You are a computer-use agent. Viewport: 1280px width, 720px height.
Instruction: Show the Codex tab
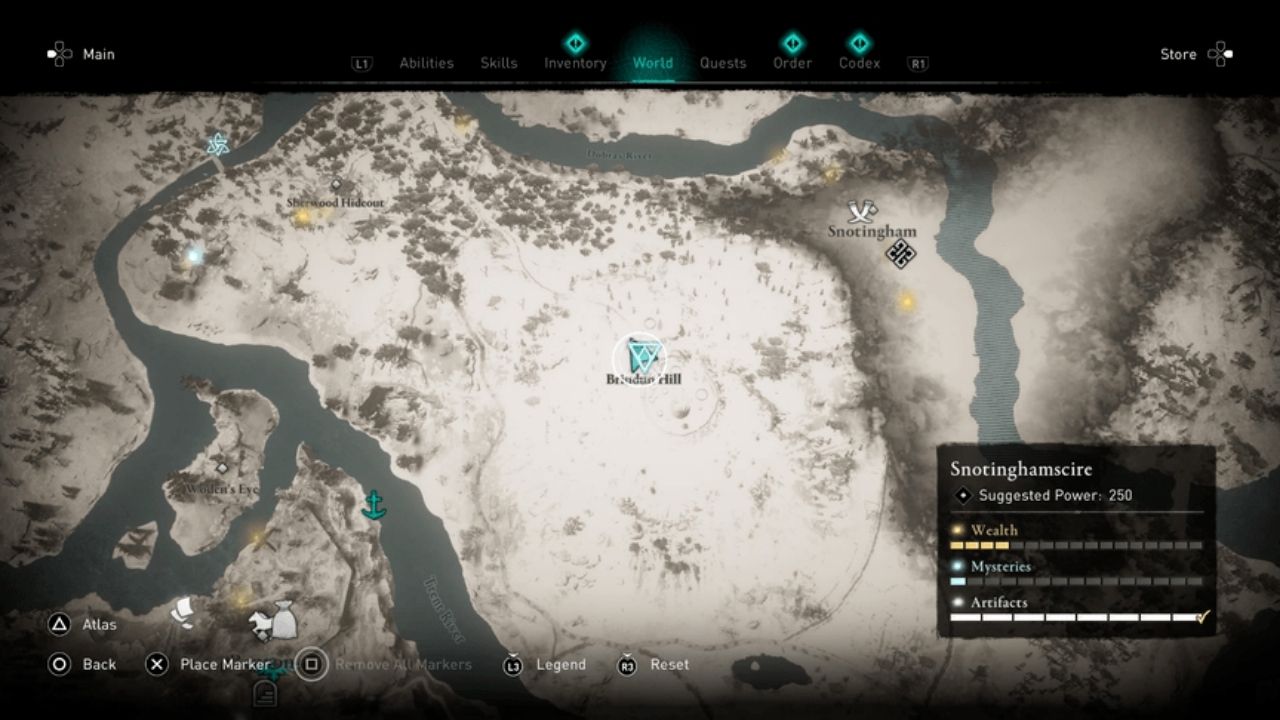859,63
